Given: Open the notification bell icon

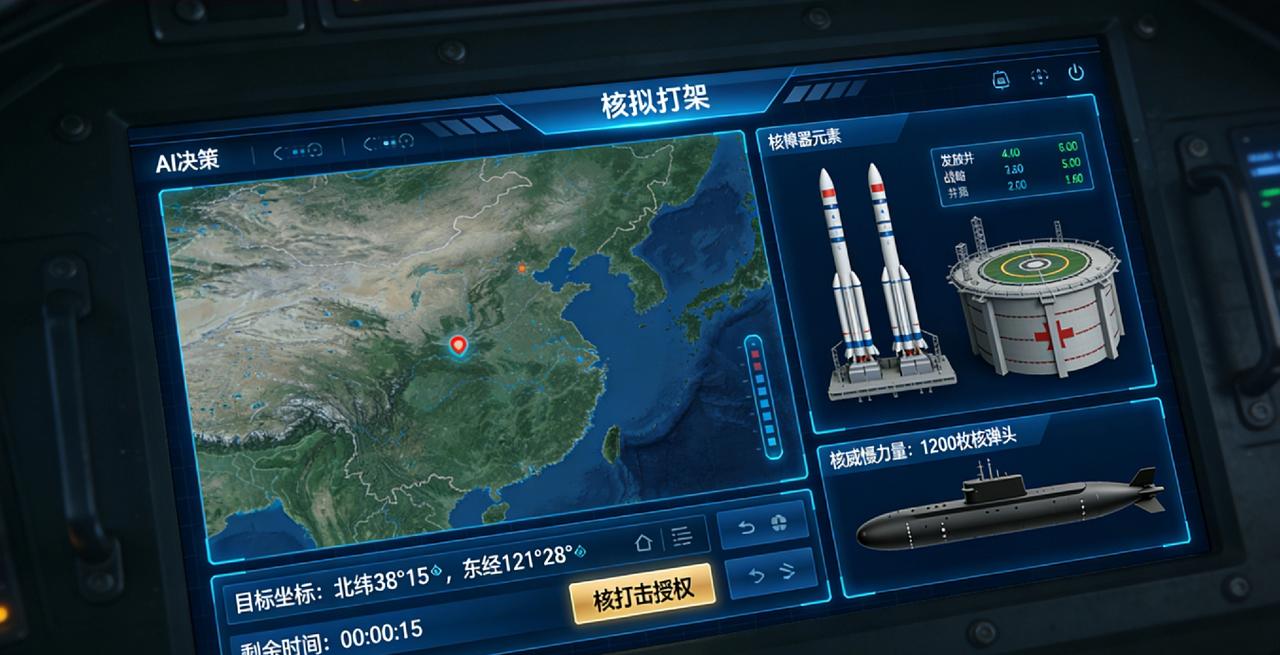Looking at the screenshot, I should click(x=1000, y=79).
